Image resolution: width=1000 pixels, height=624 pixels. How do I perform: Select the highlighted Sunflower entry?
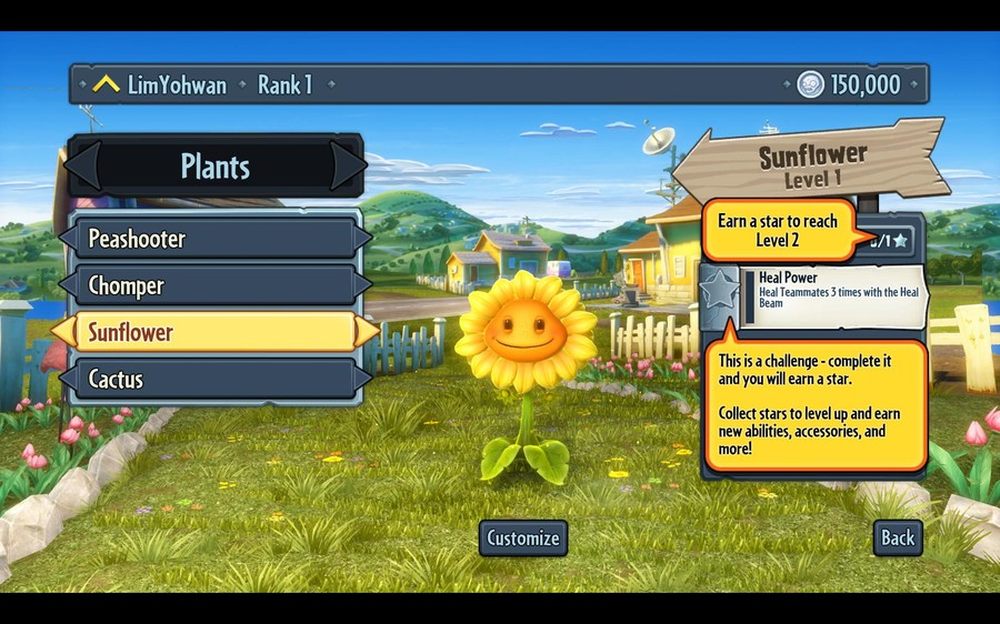coord(215,332)
